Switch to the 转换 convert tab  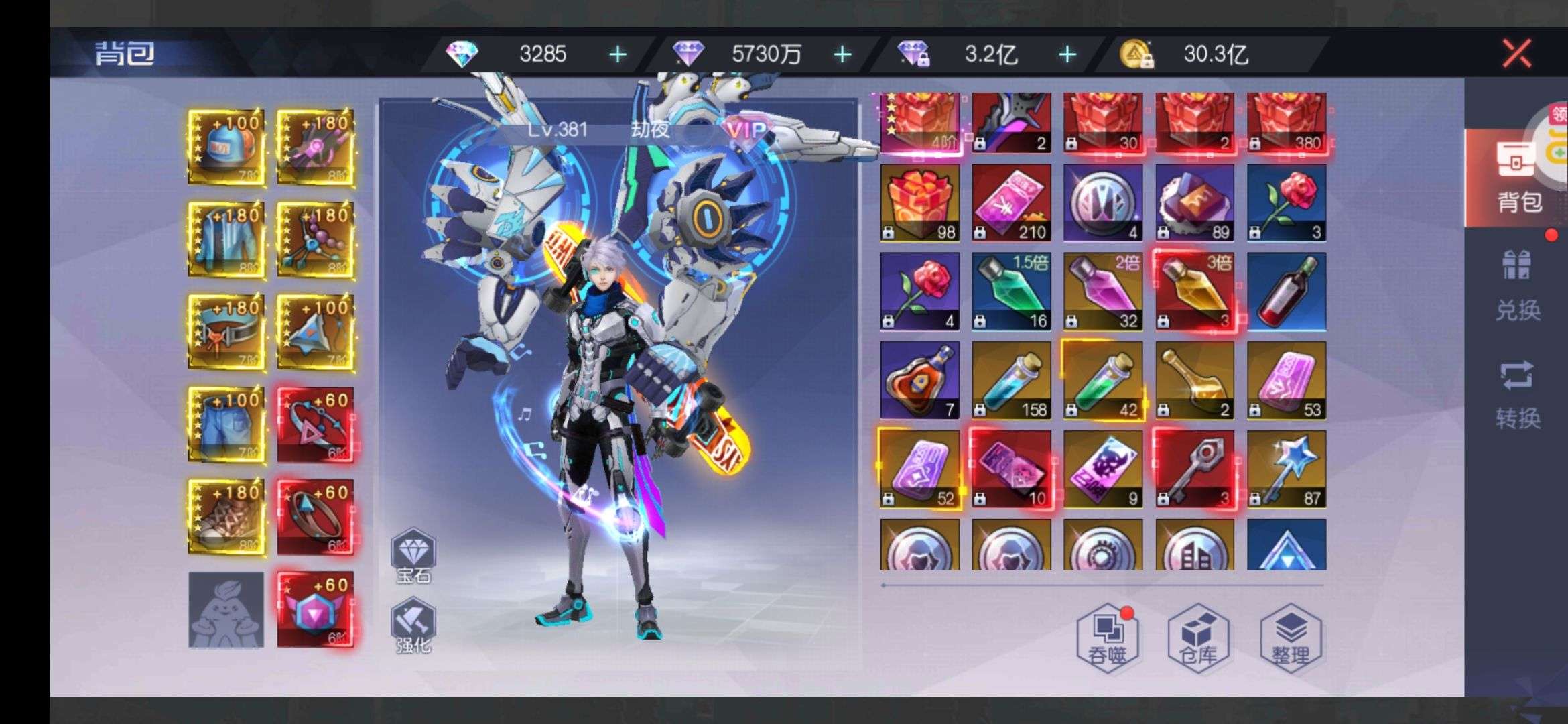pos(1517,395)
